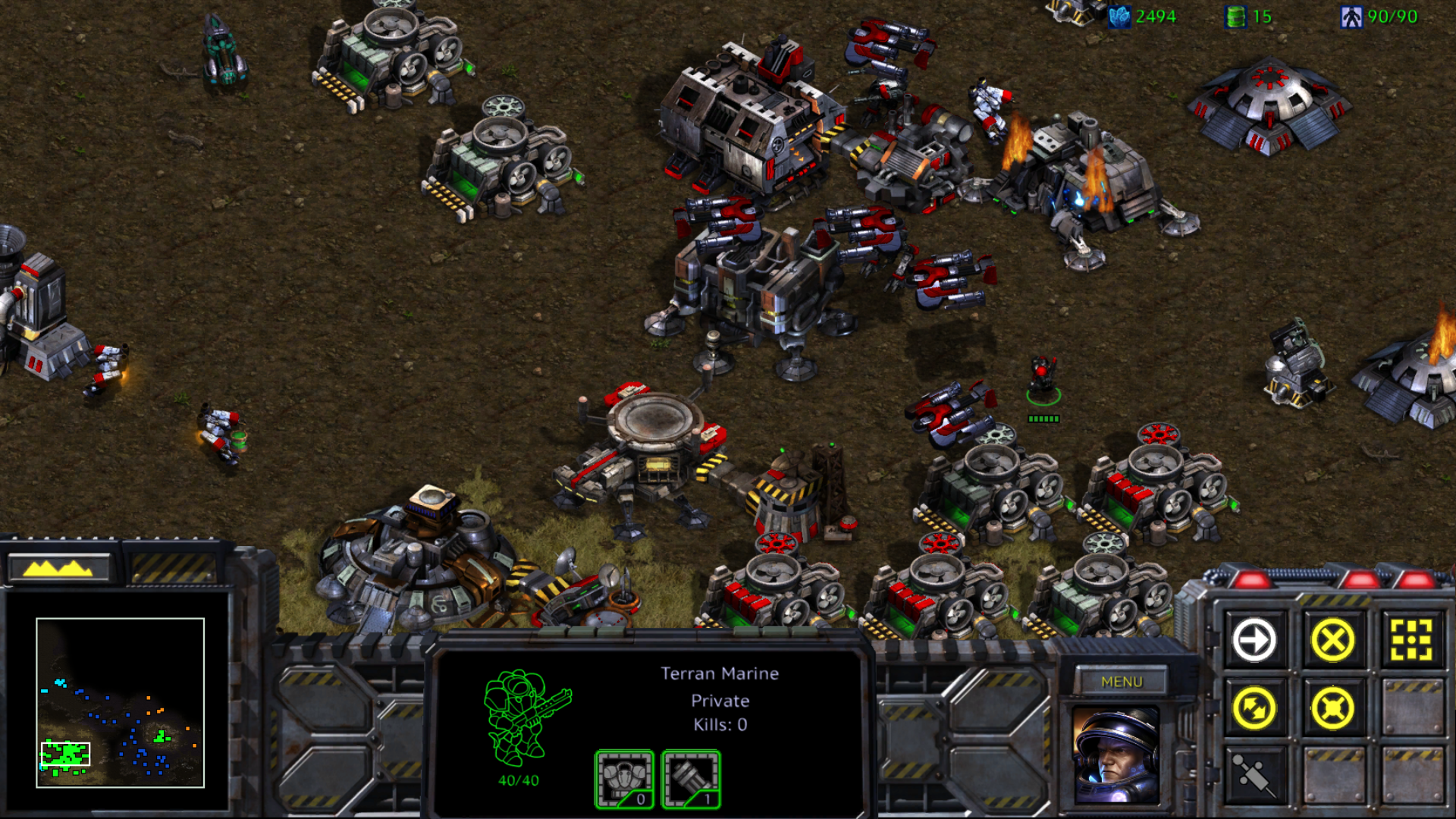Choose the Attack command icon
Screen dimensions: 1456x819
tap(1411, 640)
